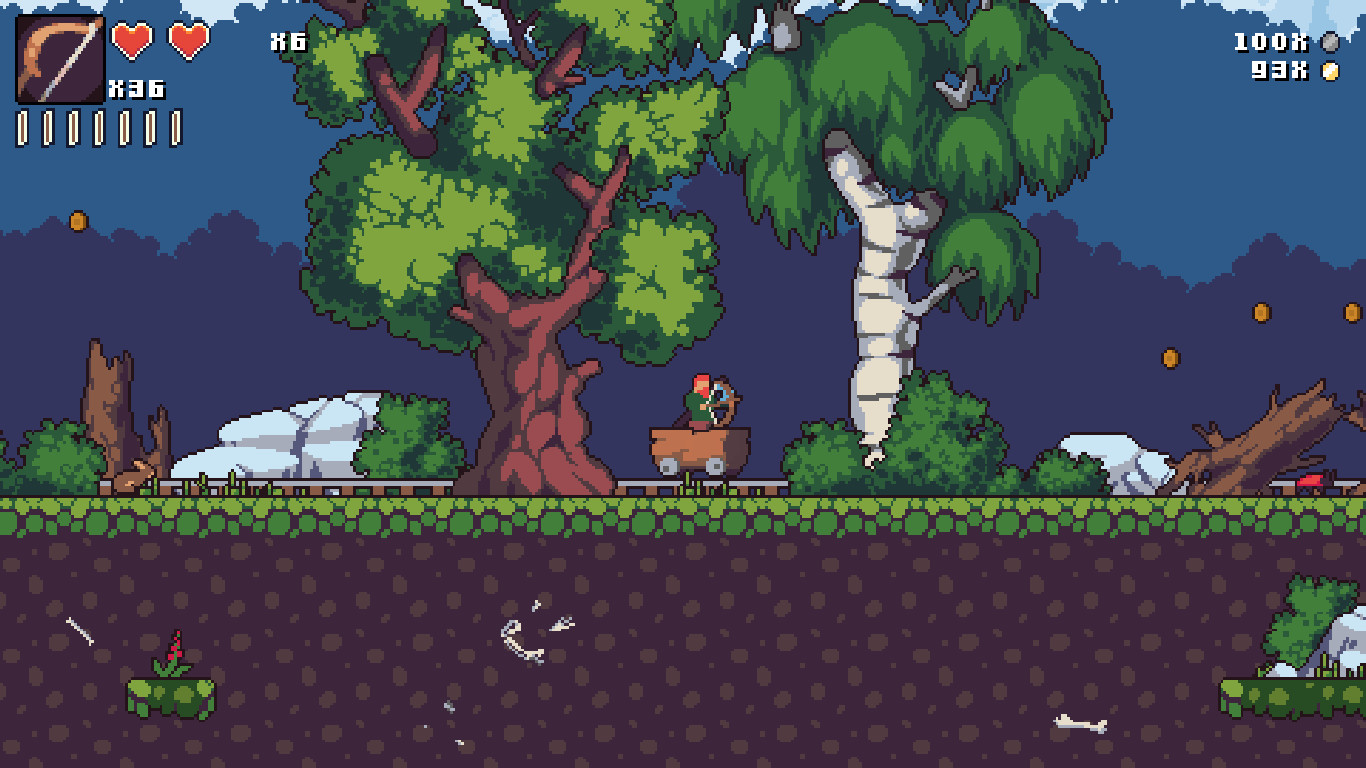1366x768 pixels.
Task: Select the x36 arrow count label
Action: click(138, 88)
